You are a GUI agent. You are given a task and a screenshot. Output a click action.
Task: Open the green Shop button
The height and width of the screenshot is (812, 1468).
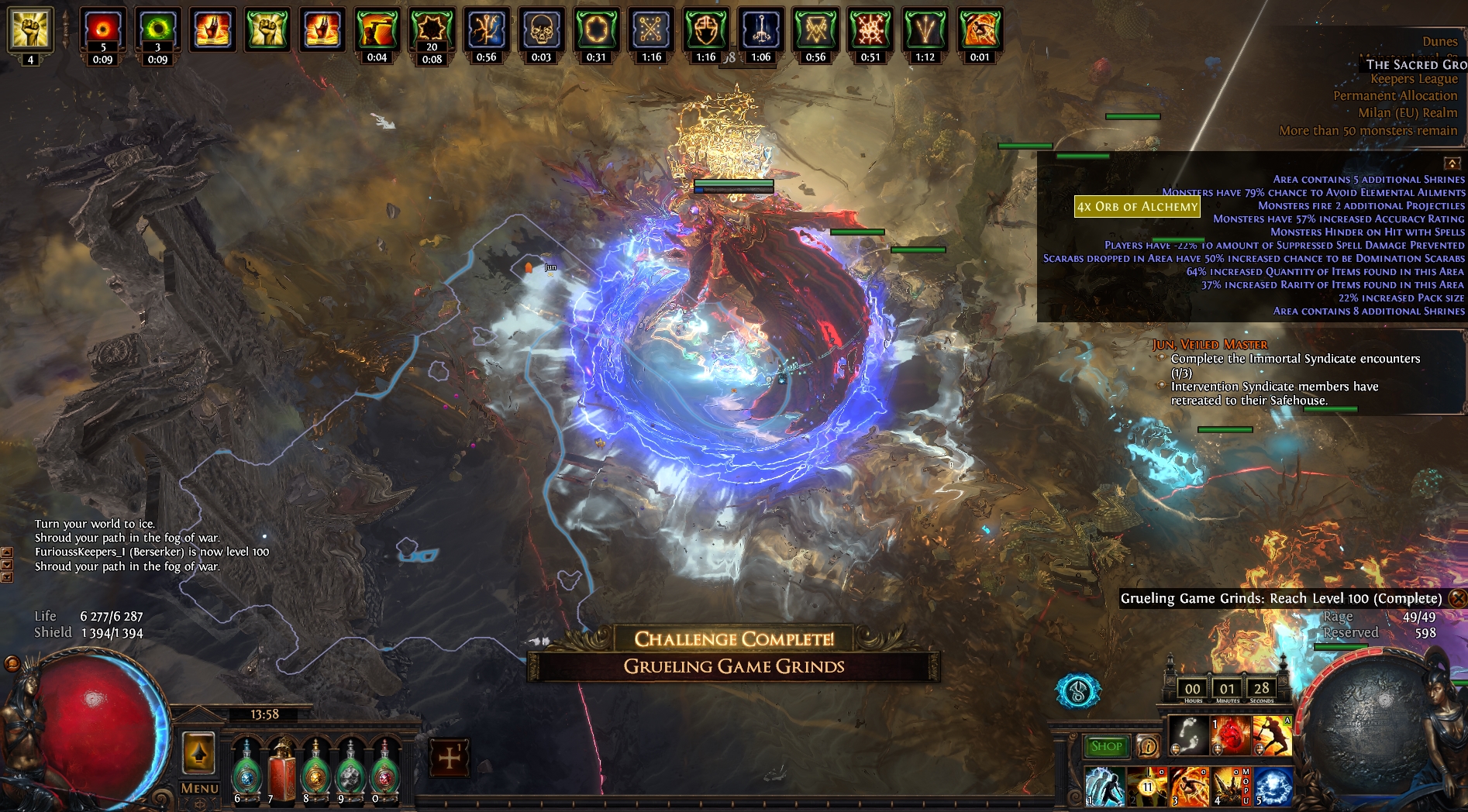pos(1106,747)
